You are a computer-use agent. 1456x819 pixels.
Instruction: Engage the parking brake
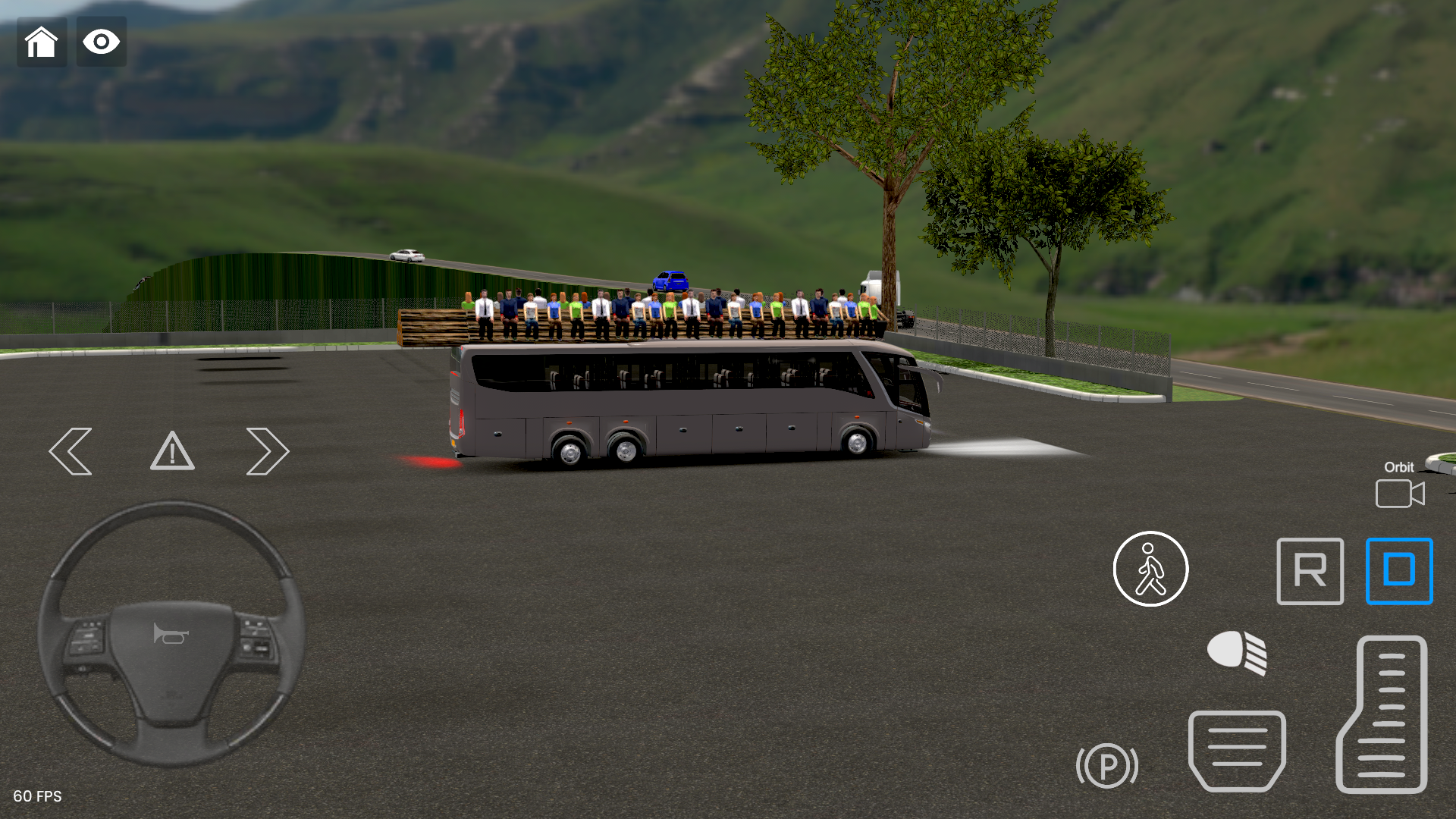pyautogui.click(x=1107, y=767)
